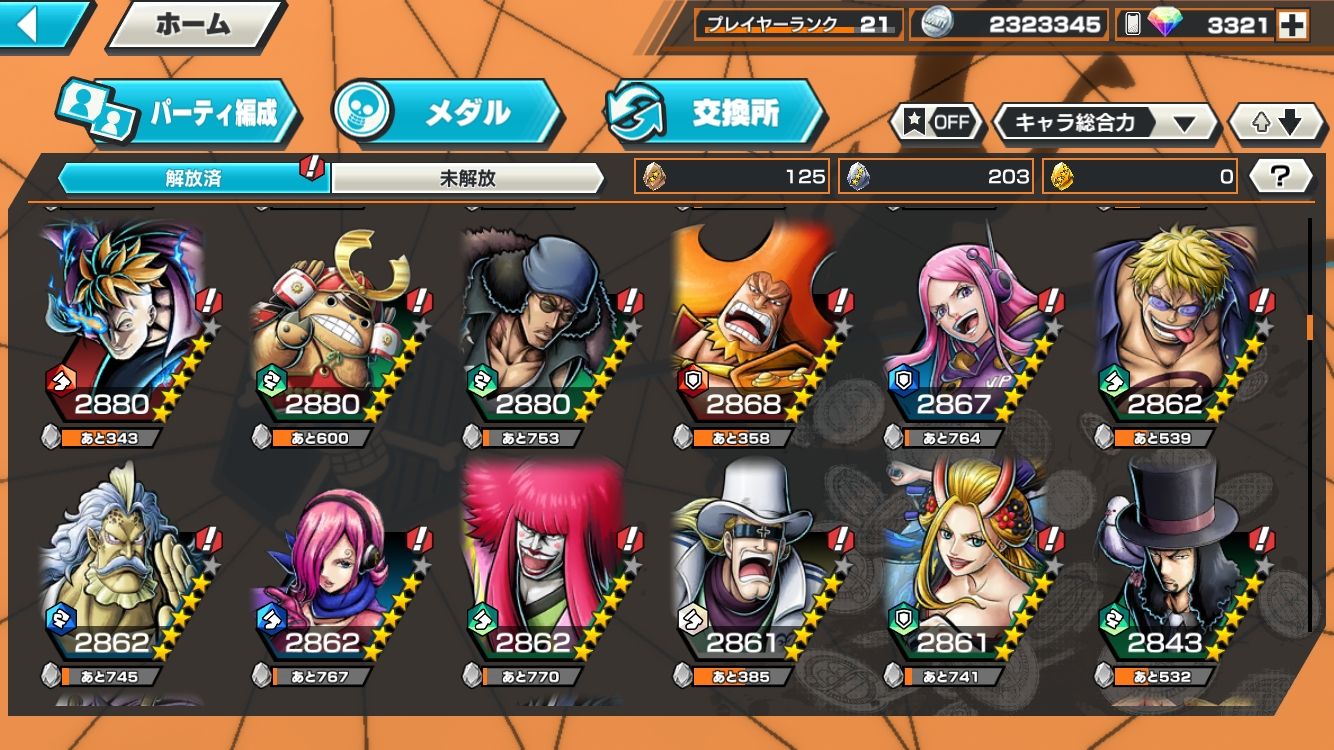Viewport: 1334px width, 750px height.
Task: Go back with the left arrow button
Action: (x=40, y=25)
